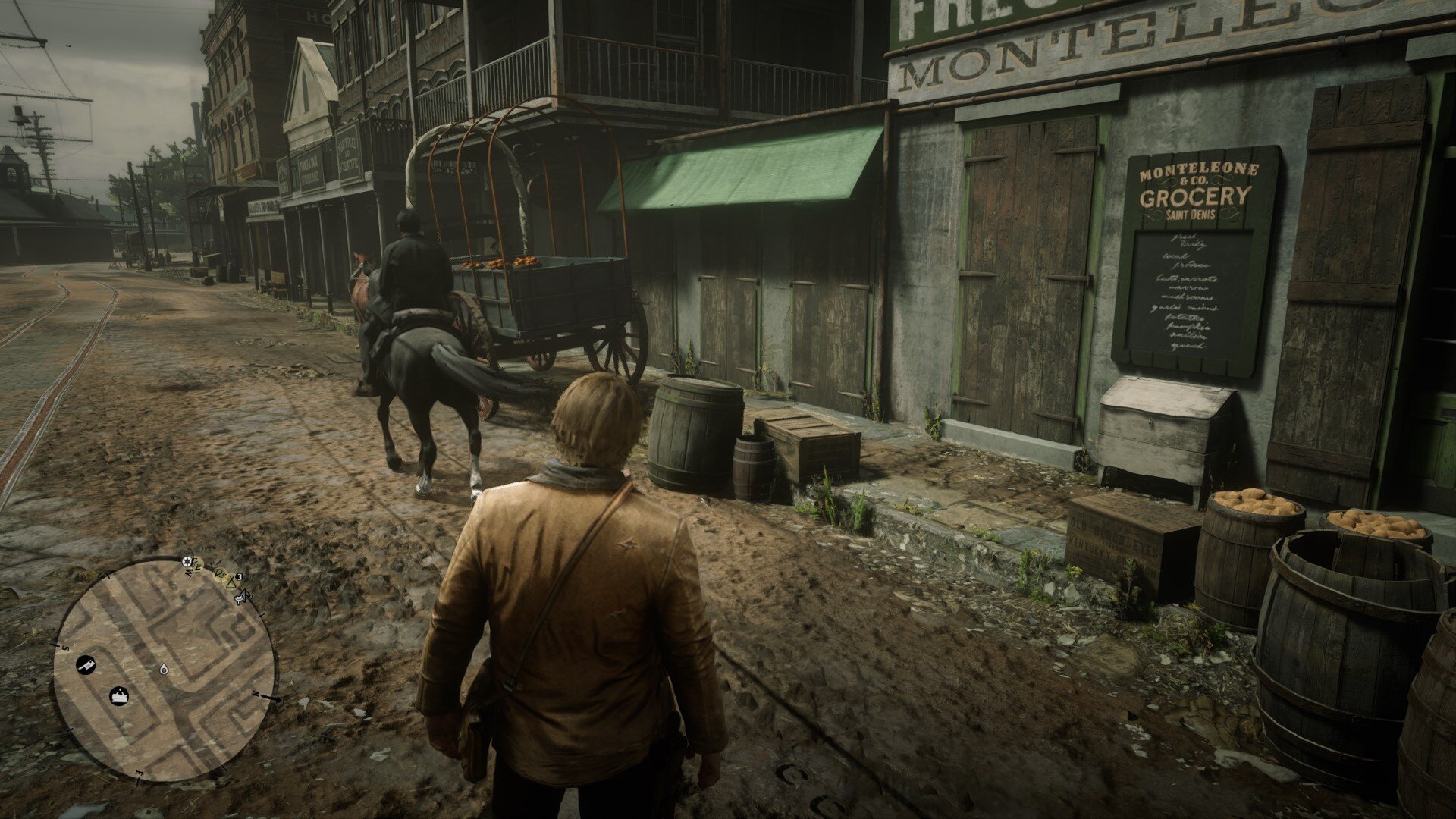The height and width of the screenshot is (819, 1456).
Task: Select the butcher cleaver marker on minimap
Action: pos(86,666)
